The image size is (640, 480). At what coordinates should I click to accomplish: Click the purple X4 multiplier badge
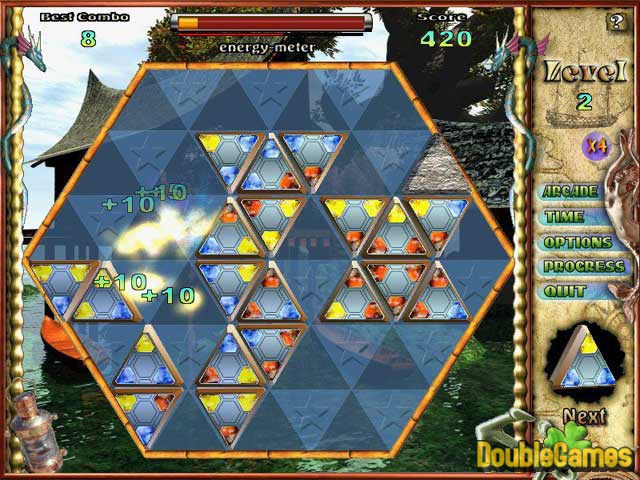[x=597, y=146]
